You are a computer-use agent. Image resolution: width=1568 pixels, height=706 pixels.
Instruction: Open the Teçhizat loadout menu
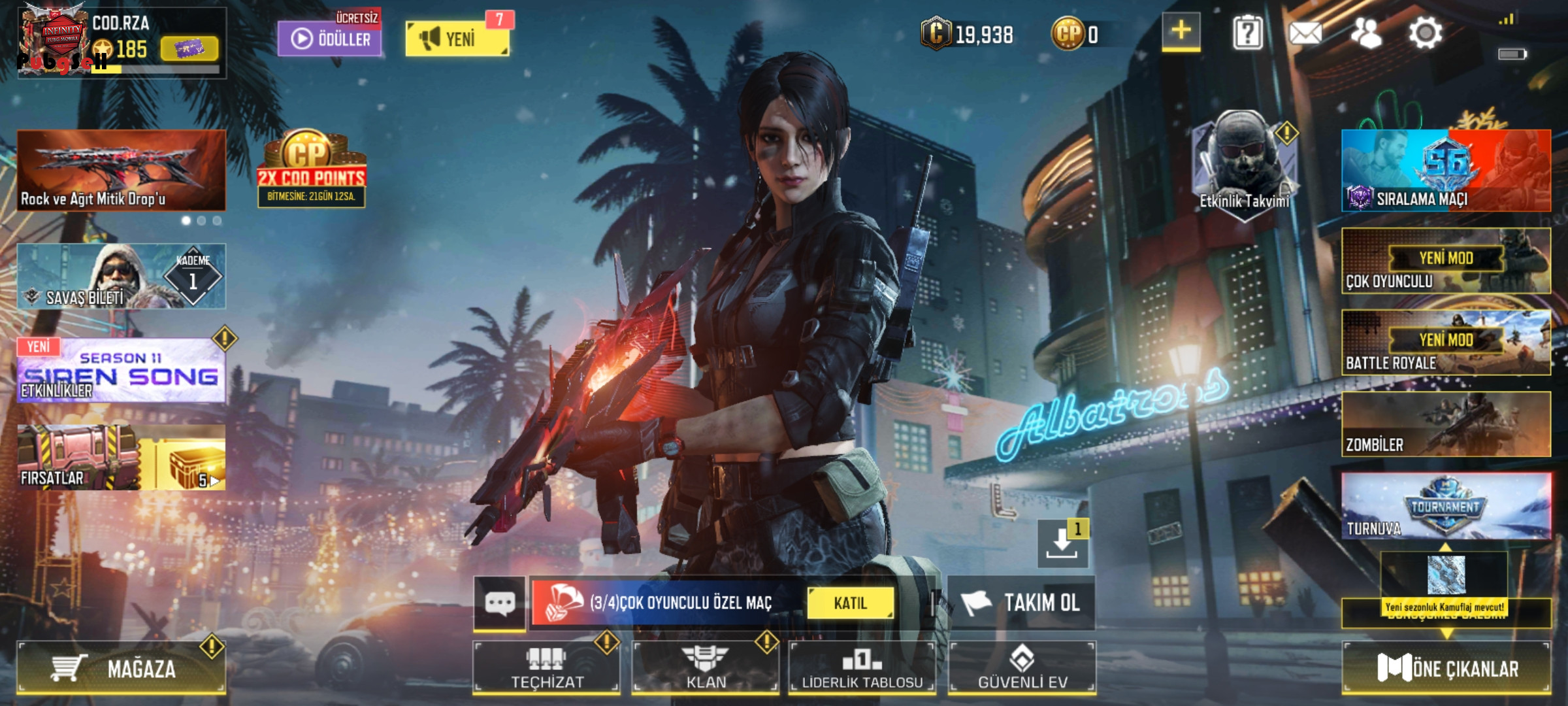pyautogui.click(x=546, y=667)
